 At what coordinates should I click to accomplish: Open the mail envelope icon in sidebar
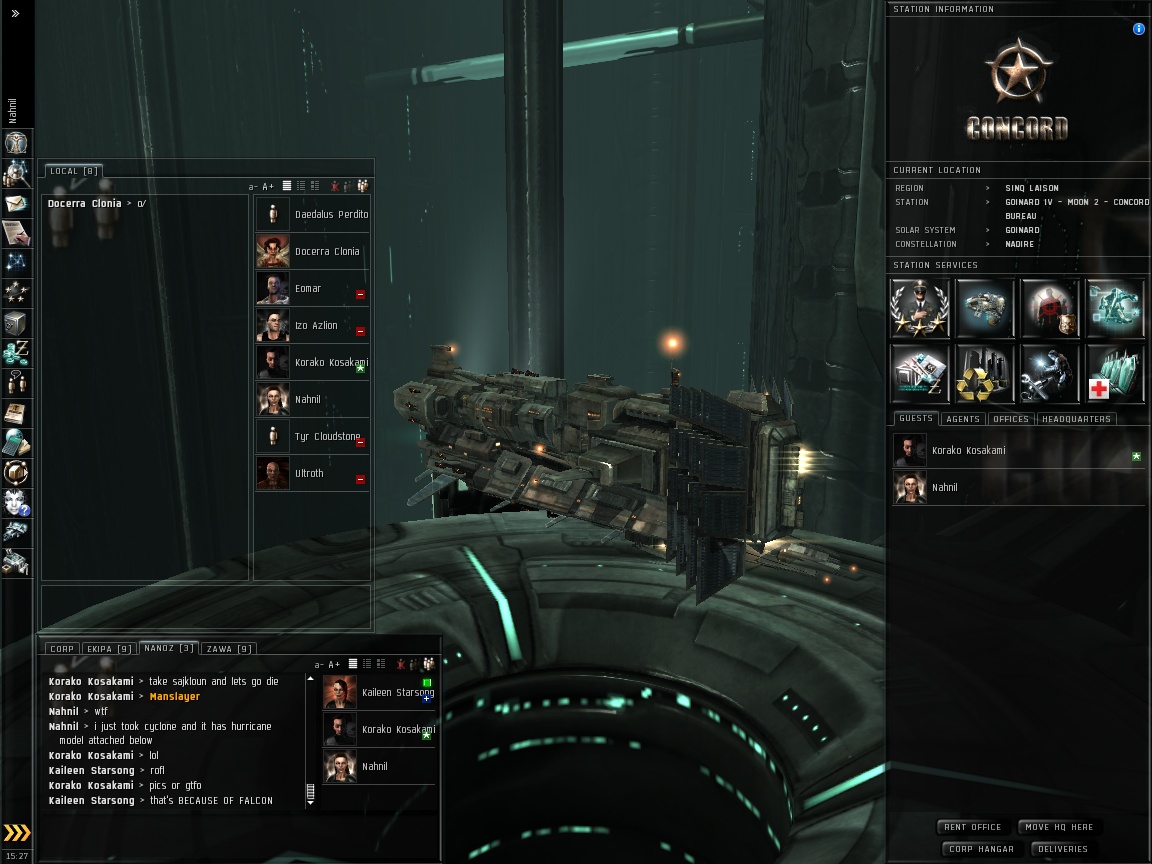coord(16,204)
